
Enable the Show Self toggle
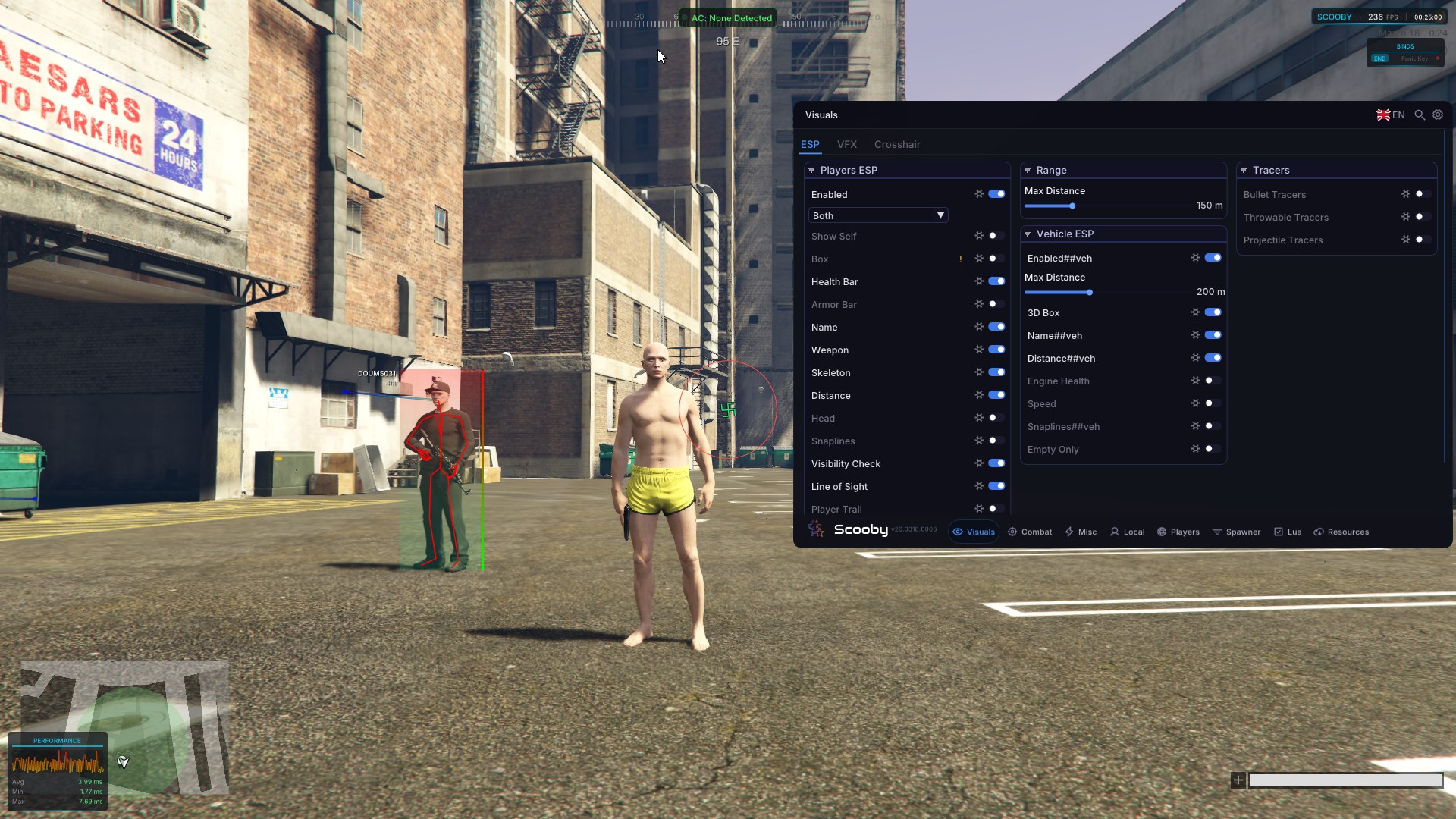(x=996, y=236)
